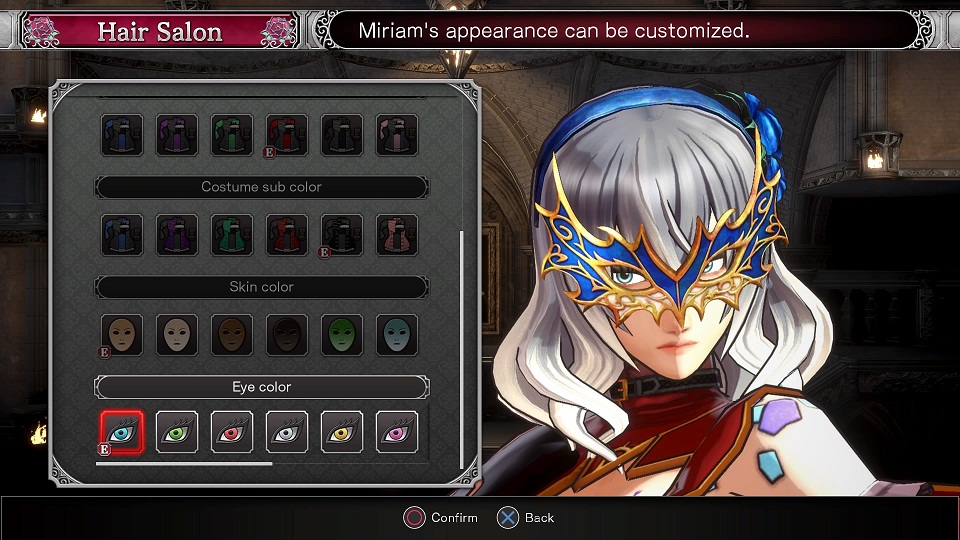Pick the dark brown skin color mask
Image resolution: width=960 pixels, height=540 pixels.
(x=232, y=335)
